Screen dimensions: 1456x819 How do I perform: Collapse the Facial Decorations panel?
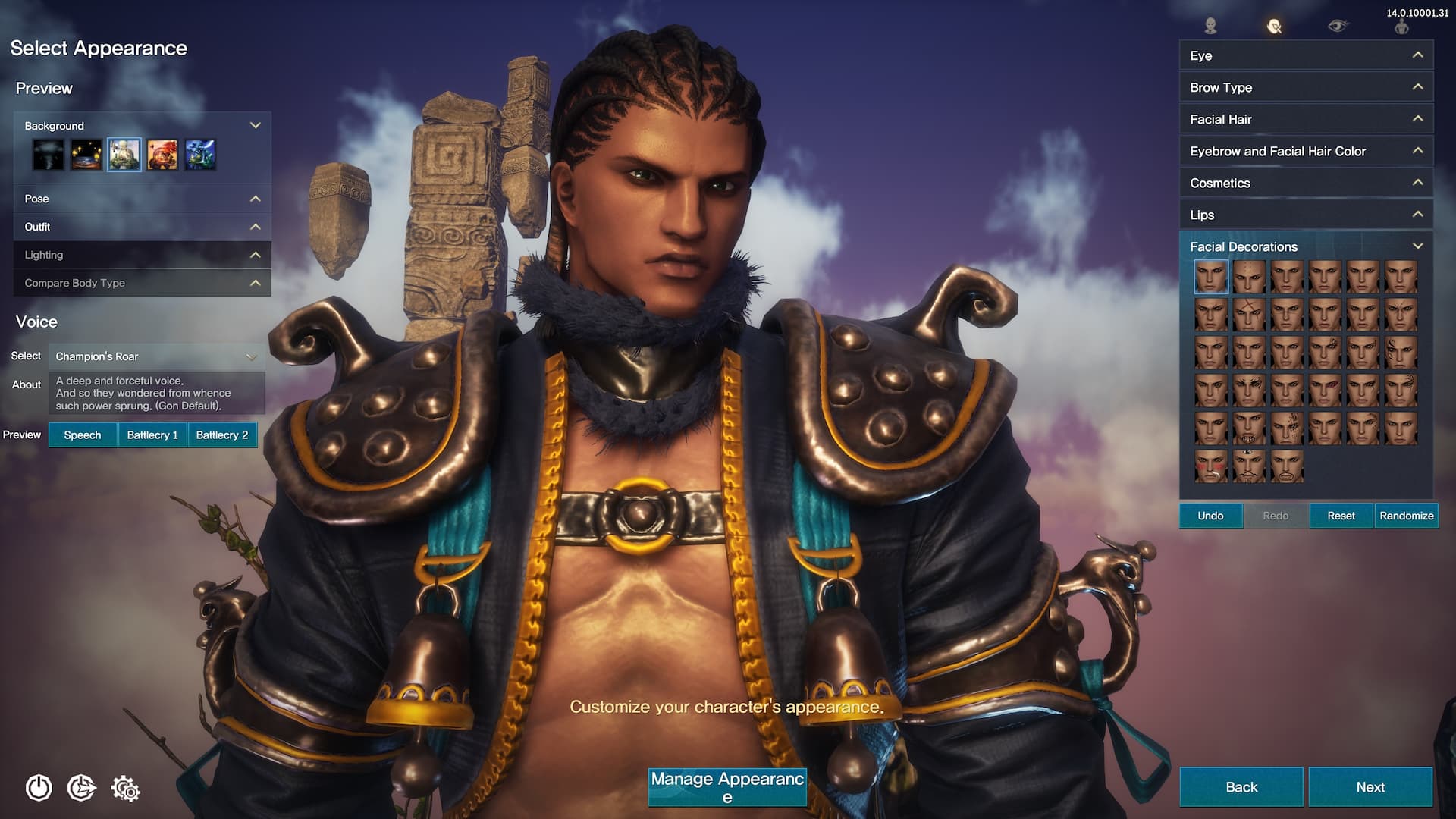click(1417, 246)
